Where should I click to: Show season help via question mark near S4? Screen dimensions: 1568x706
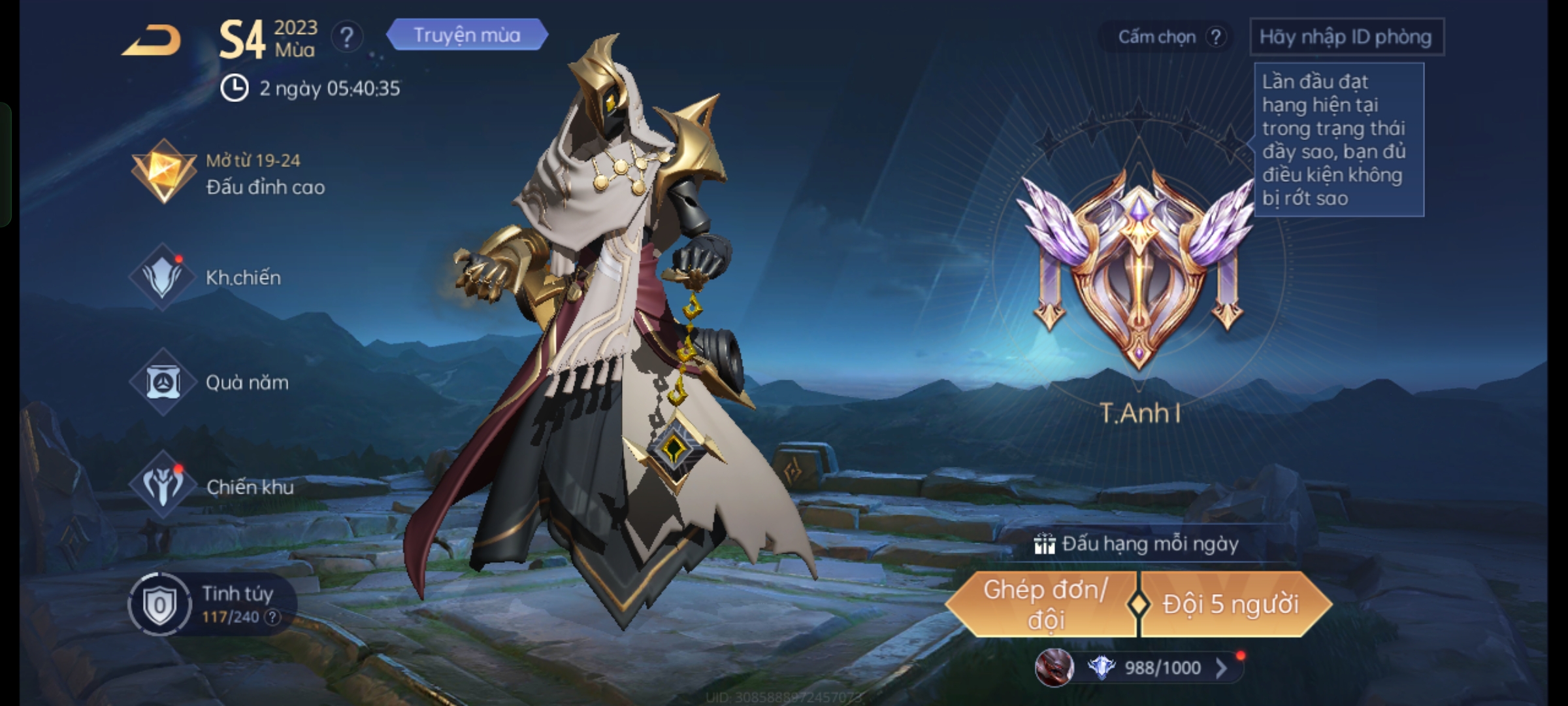pyautogui.click(x=346, y=37)
